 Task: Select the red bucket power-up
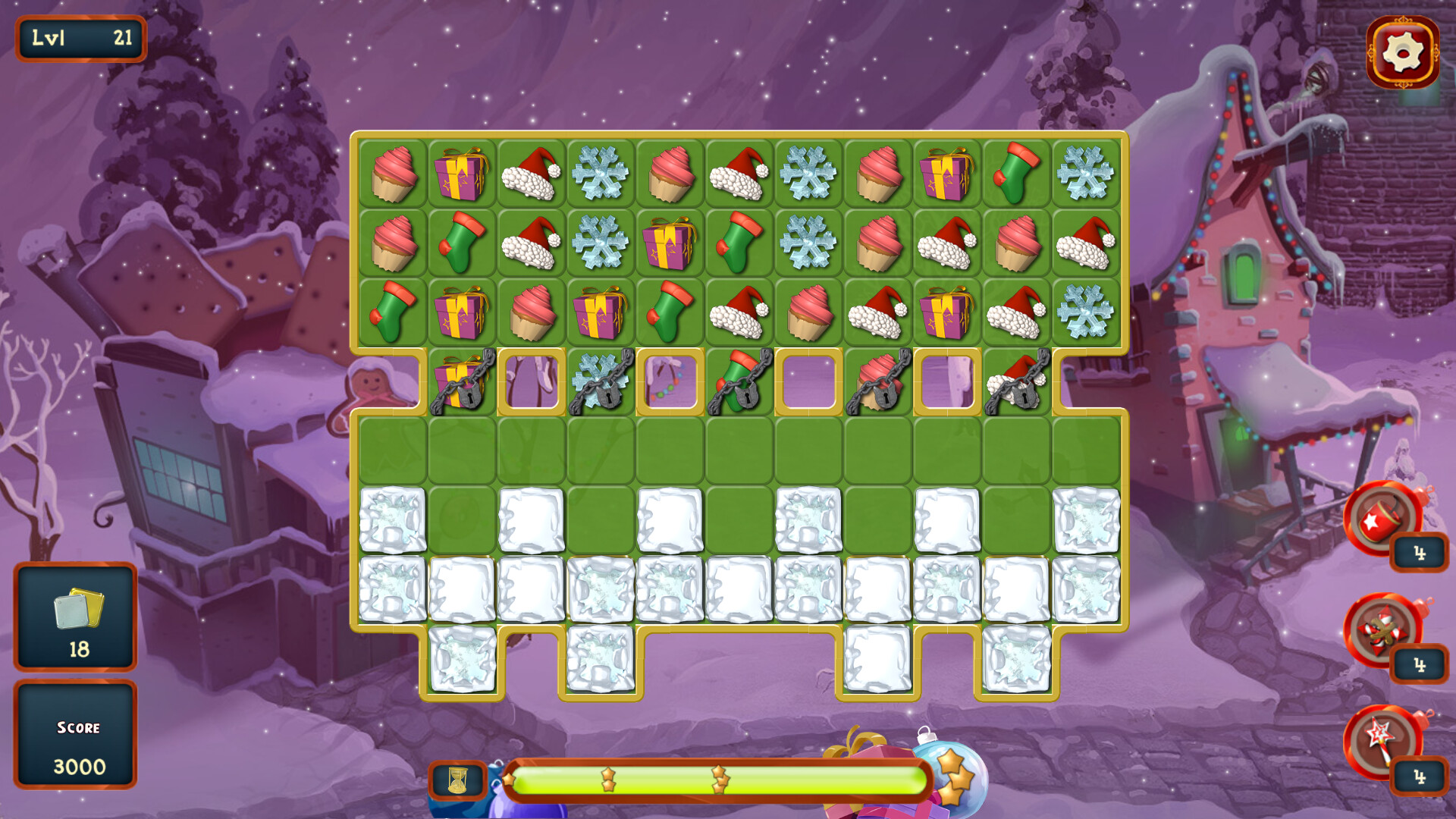point(1382,524)
